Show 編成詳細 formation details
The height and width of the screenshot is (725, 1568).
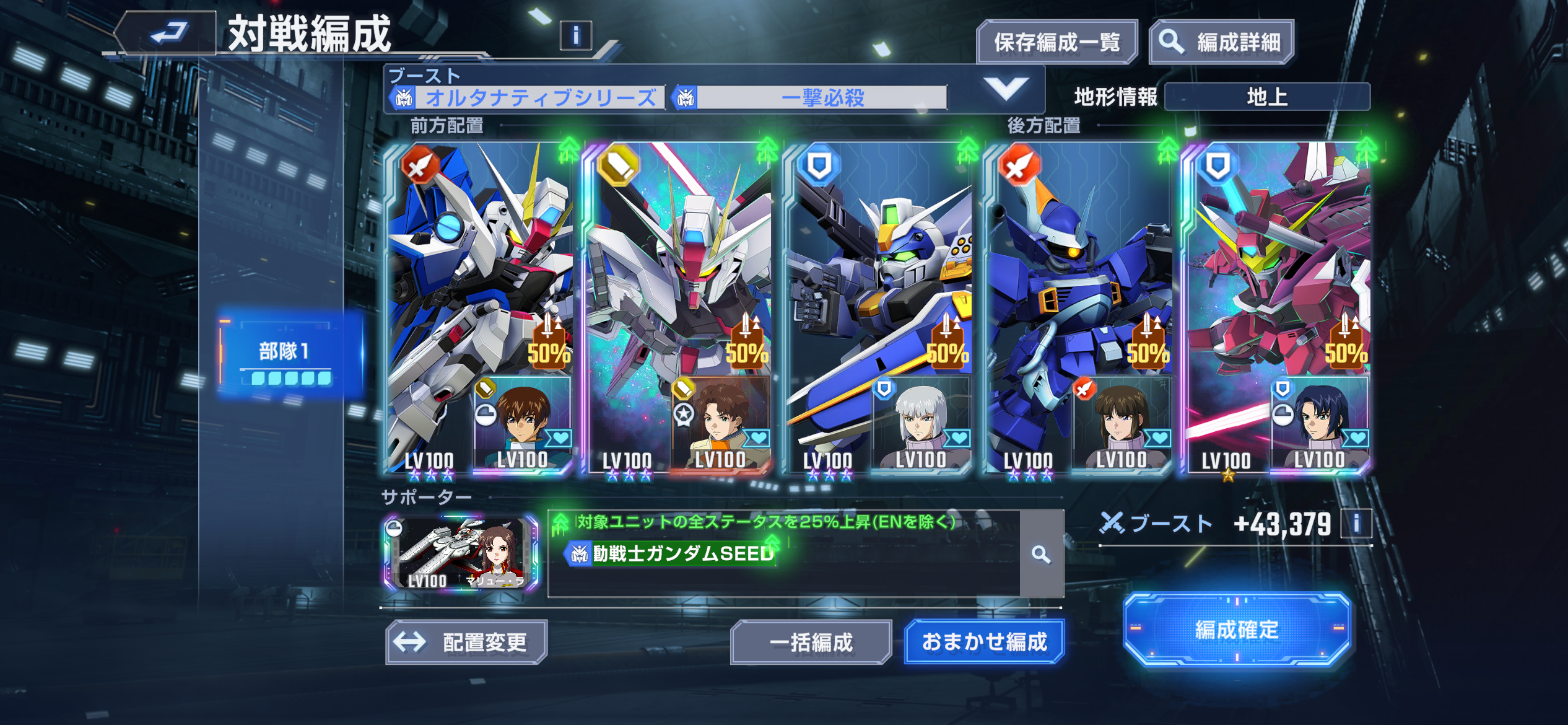pyautogui.click(x=1221, y=42)
